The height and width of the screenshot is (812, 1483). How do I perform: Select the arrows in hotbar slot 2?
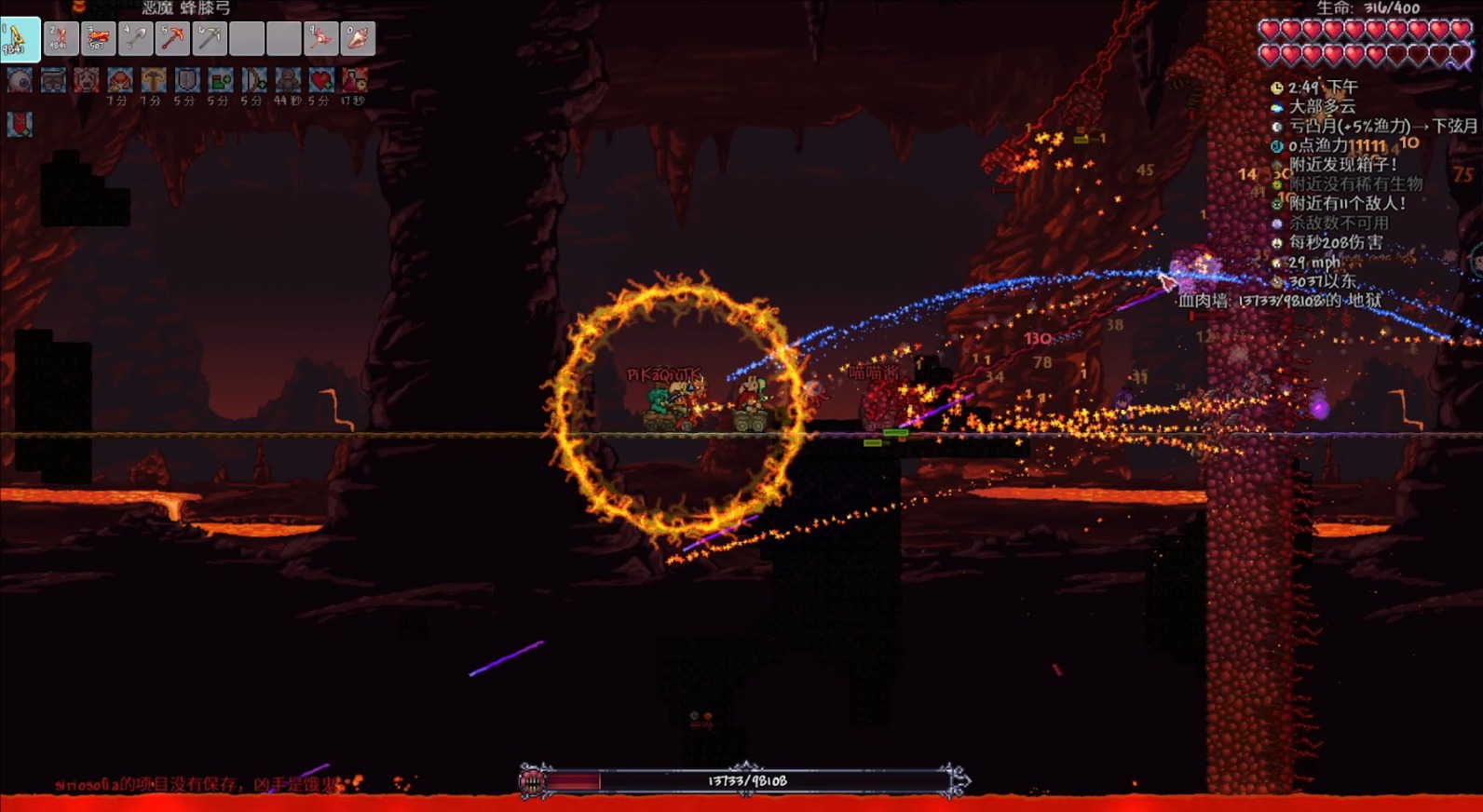[61, 38]
